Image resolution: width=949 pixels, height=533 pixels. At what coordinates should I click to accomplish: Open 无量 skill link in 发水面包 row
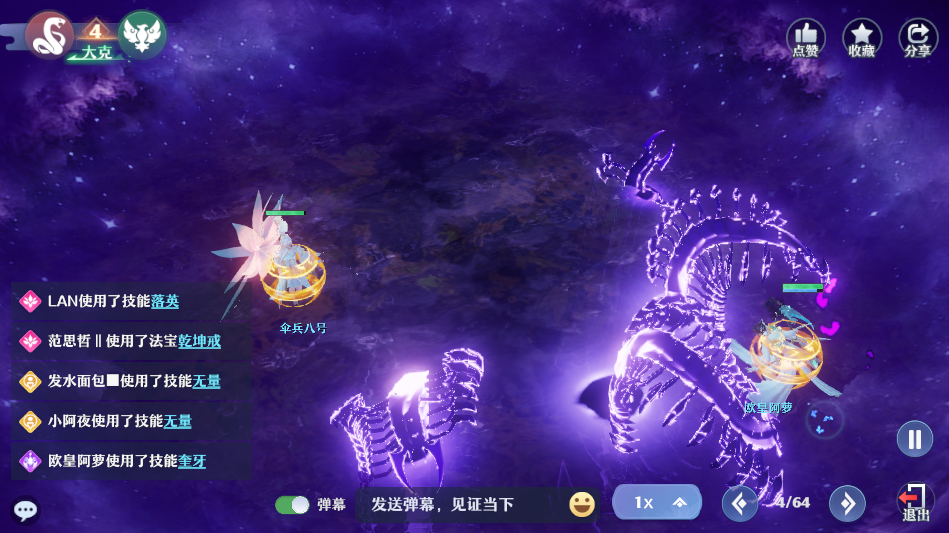coord(206,381)
